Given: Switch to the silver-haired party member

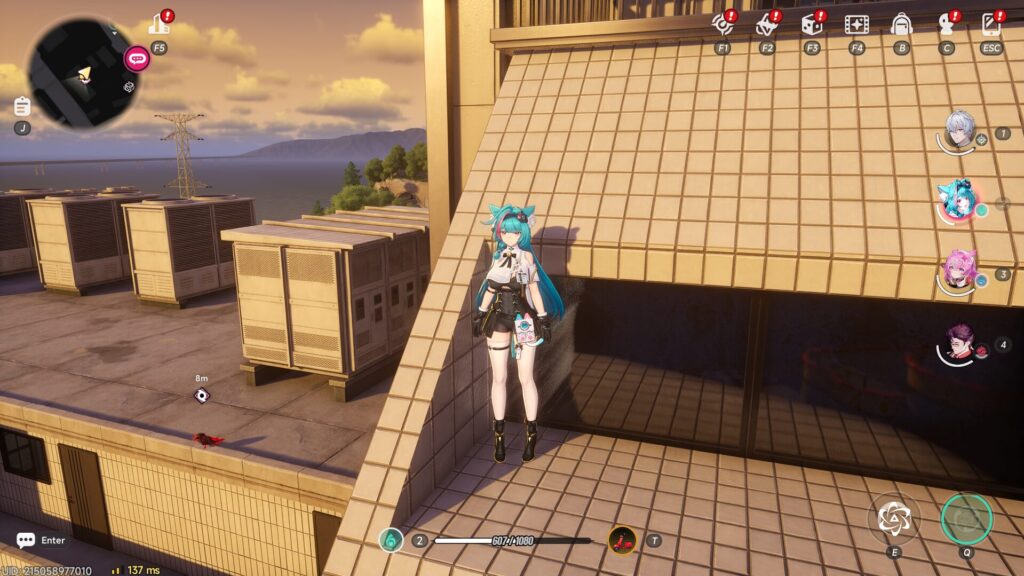Looking at the screenshot, I should tap(960, 129).
